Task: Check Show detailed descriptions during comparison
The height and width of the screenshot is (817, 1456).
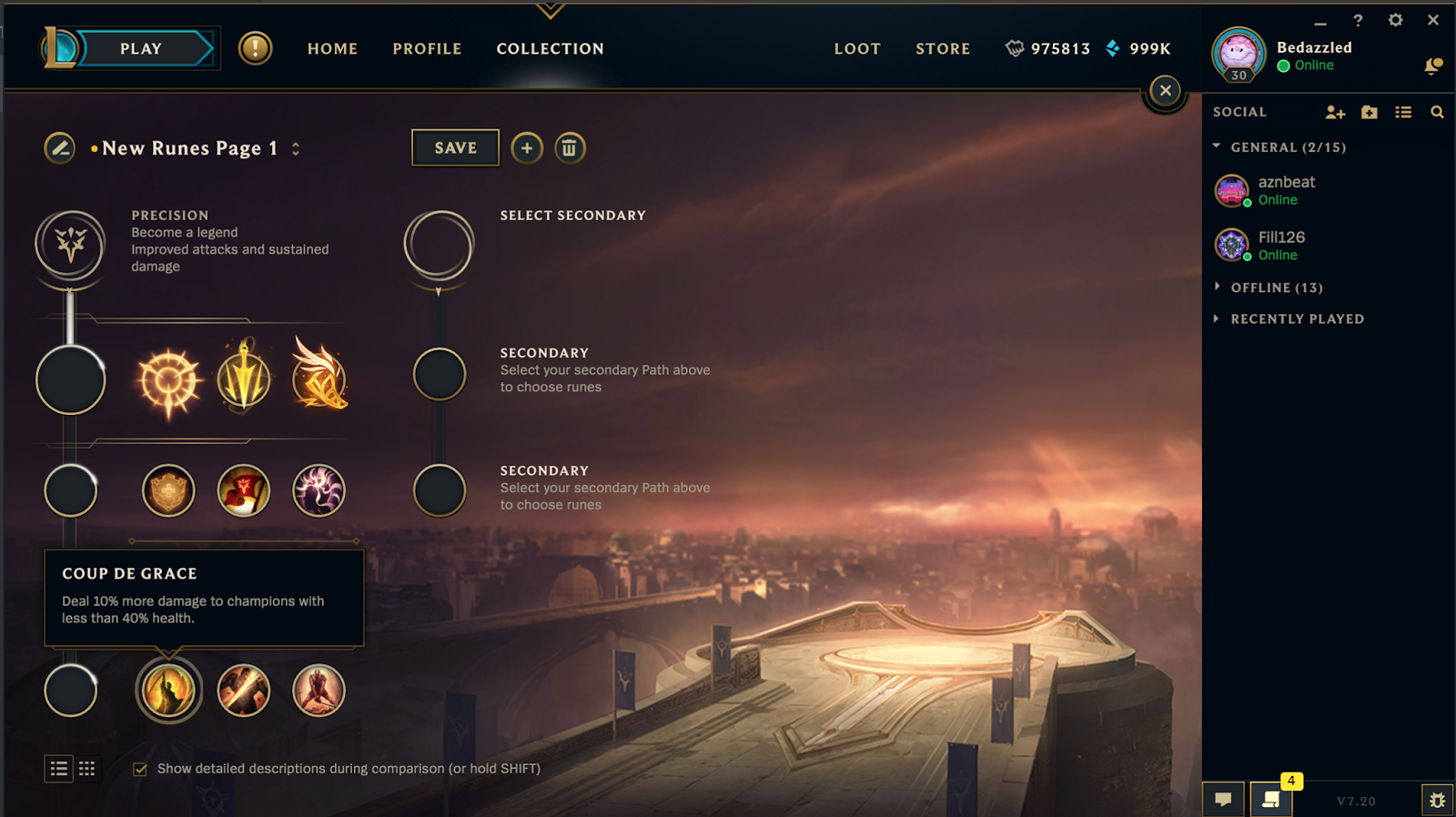Action: tap(139, 769)
